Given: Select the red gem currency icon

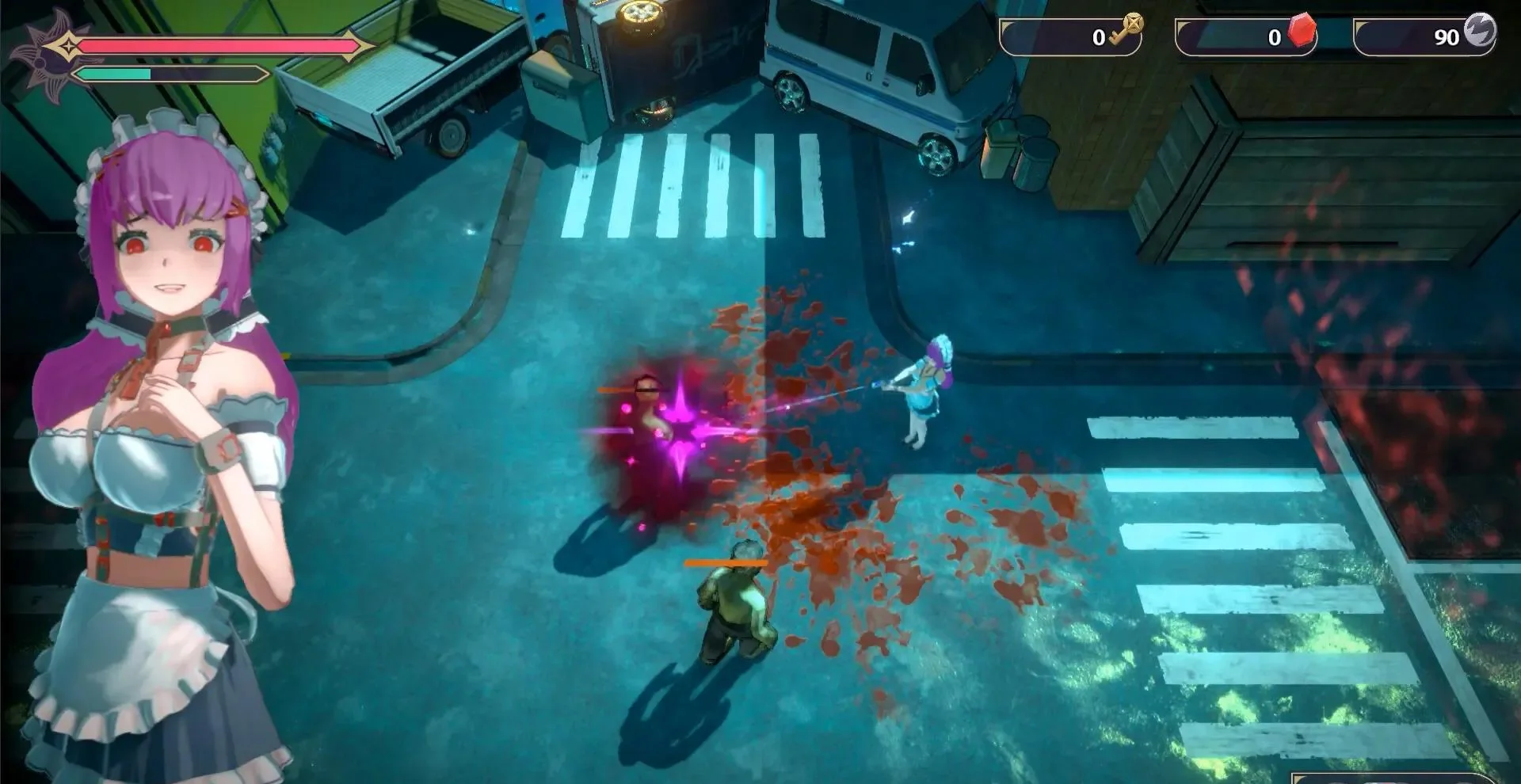Looking at the screenshot, I should (1302, 31).
